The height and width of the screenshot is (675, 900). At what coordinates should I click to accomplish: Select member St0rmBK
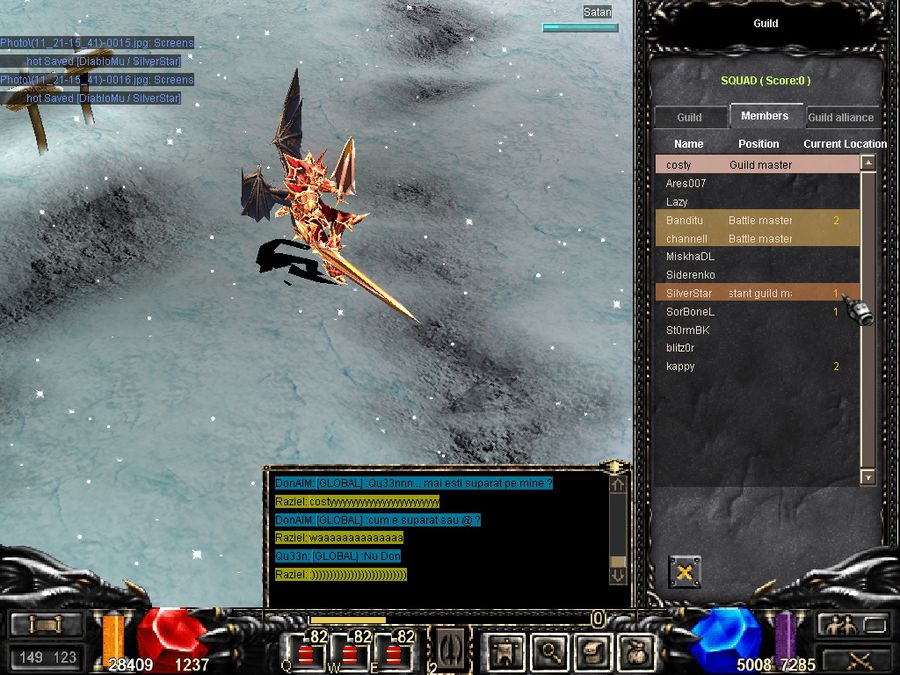tap(756, 330)
